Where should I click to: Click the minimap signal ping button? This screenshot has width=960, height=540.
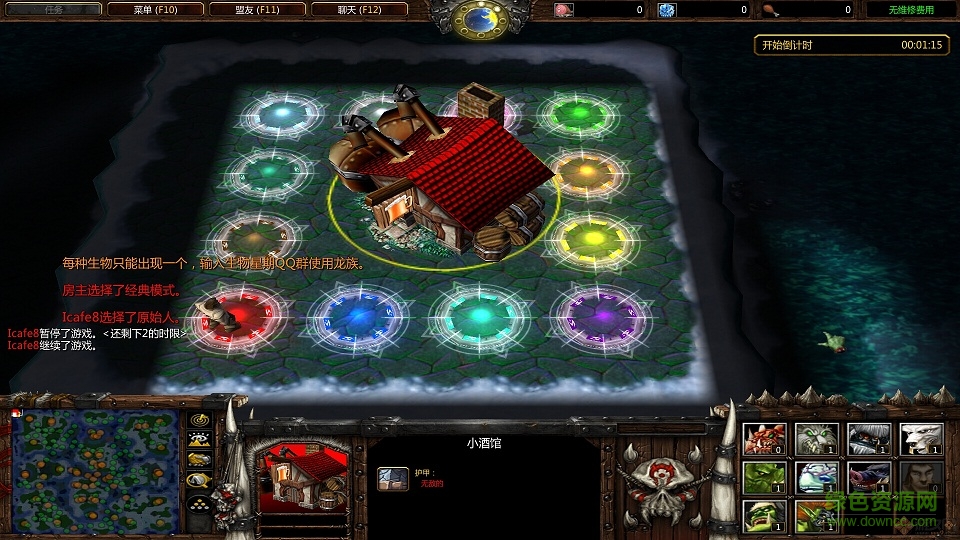click(199, 420)
